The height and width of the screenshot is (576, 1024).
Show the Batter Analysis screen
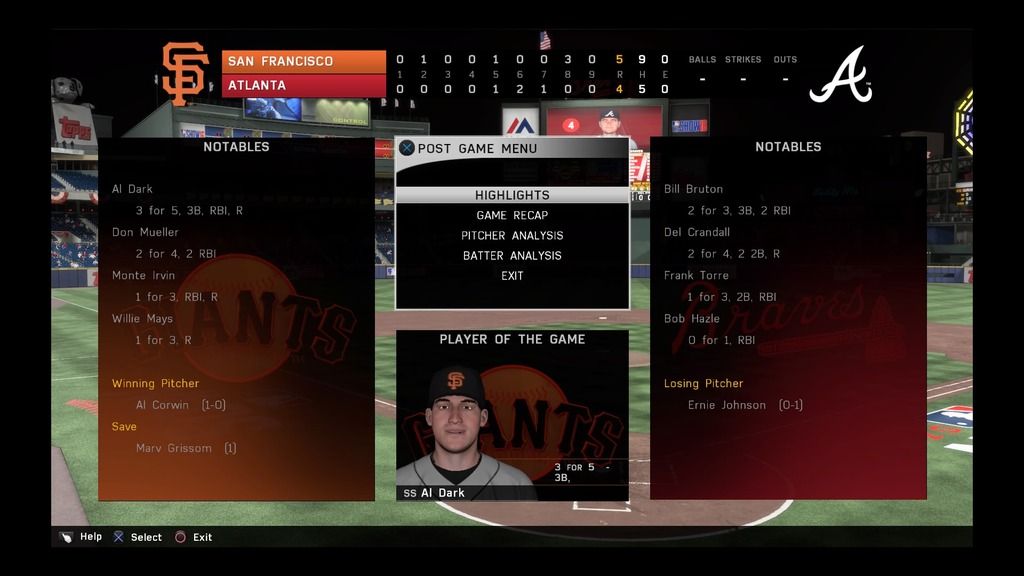click(x=512, y=256)
